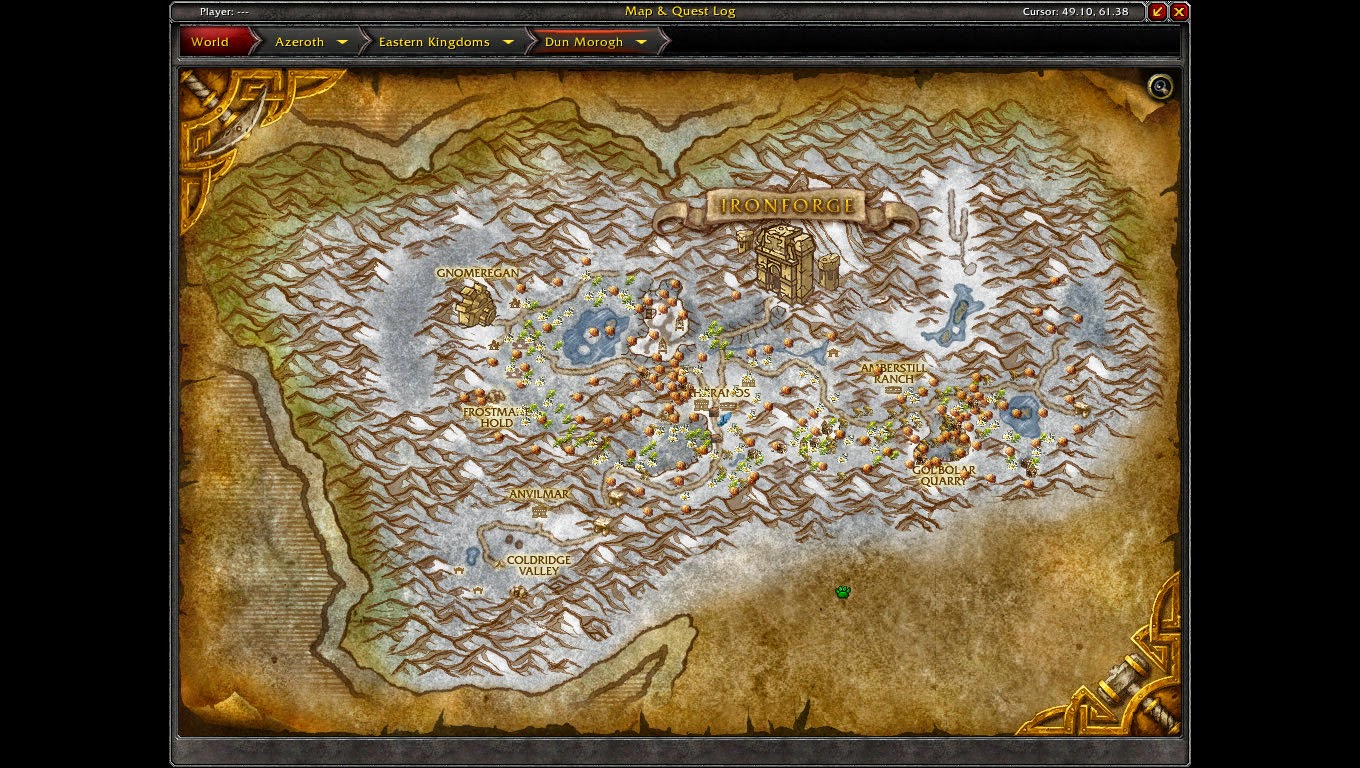Open the Eastern Kingdoms dropdown
The width and height of the screenshot is (1360, 768).
pyautogui.click(x=508, y=42)
